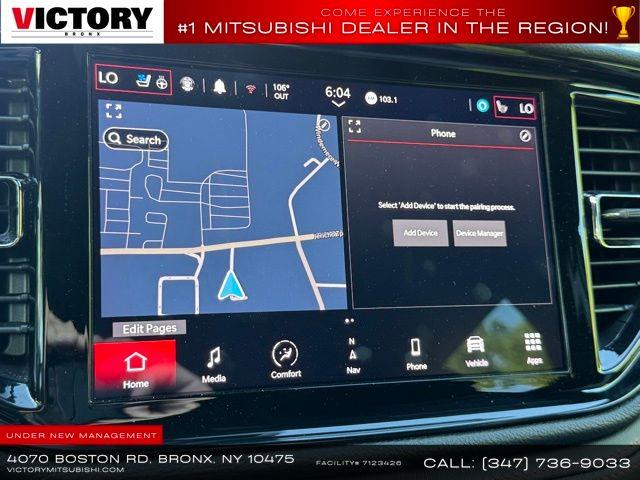Click the map Search button
640x480 pixels.
[136, 139]
